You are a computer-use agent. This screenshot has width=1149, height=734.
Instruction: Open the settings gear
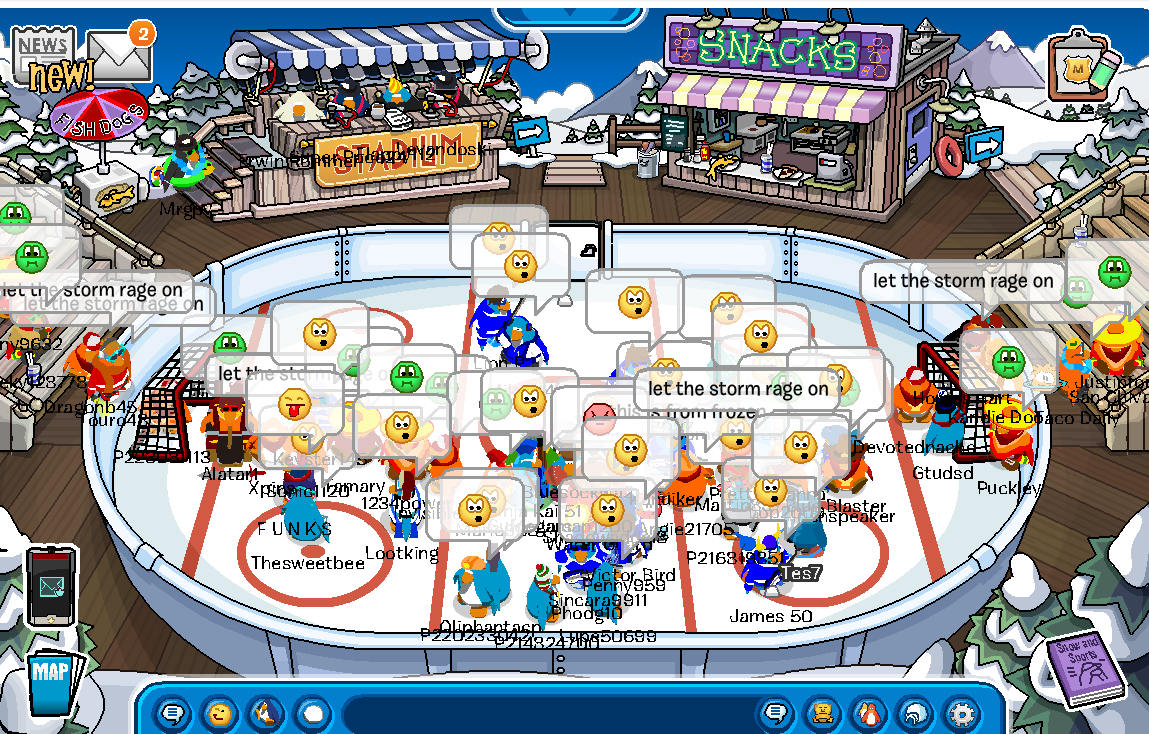[962, 714]
